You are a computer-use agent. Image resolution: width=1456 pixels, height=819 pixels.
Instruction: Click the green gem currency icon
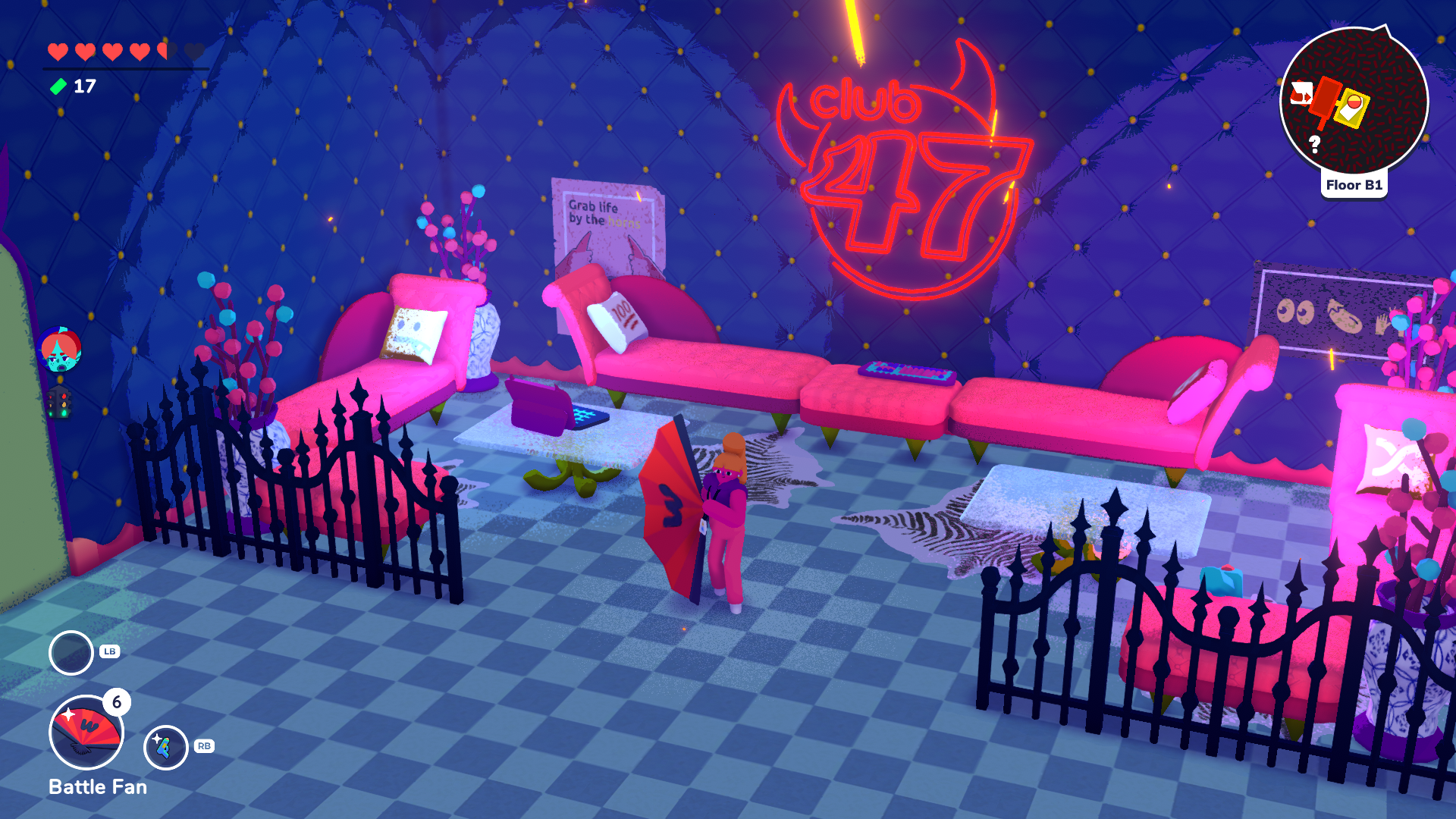(58, 86)
